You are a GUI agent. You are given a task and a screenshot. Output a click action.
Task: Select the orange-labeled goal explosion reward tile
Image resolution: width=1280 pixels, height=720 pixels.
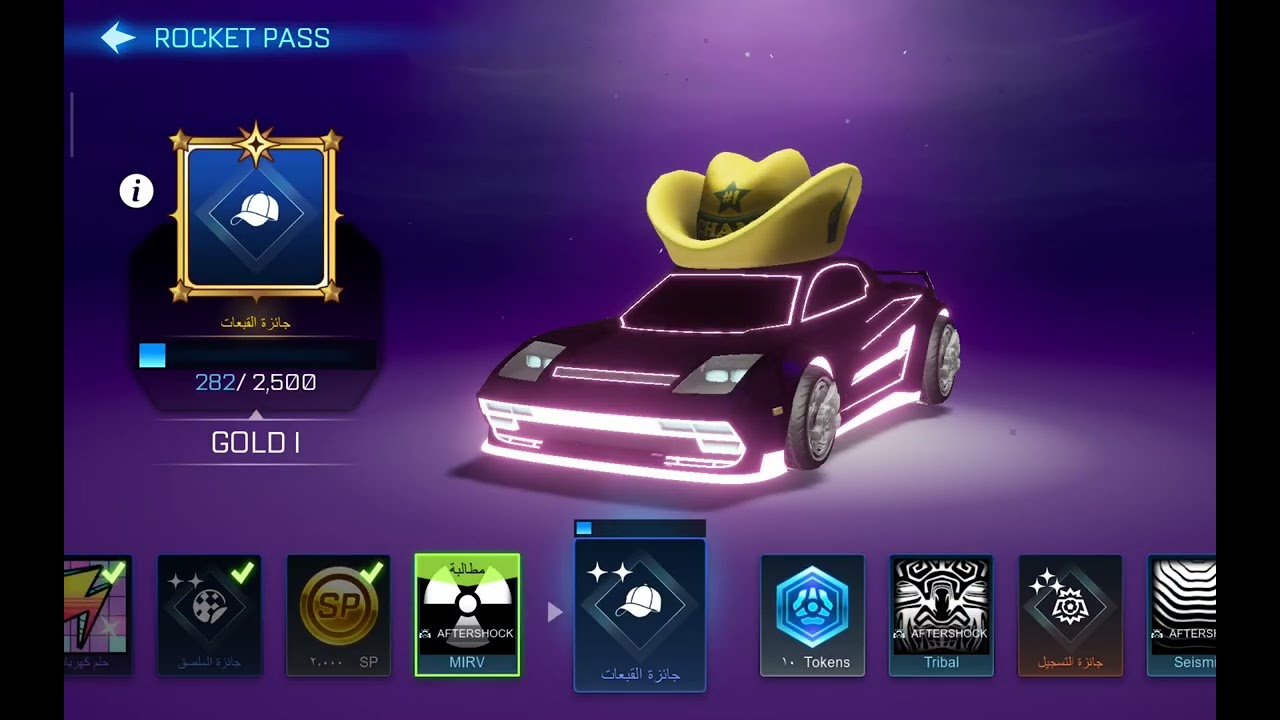coord(1070,614)
